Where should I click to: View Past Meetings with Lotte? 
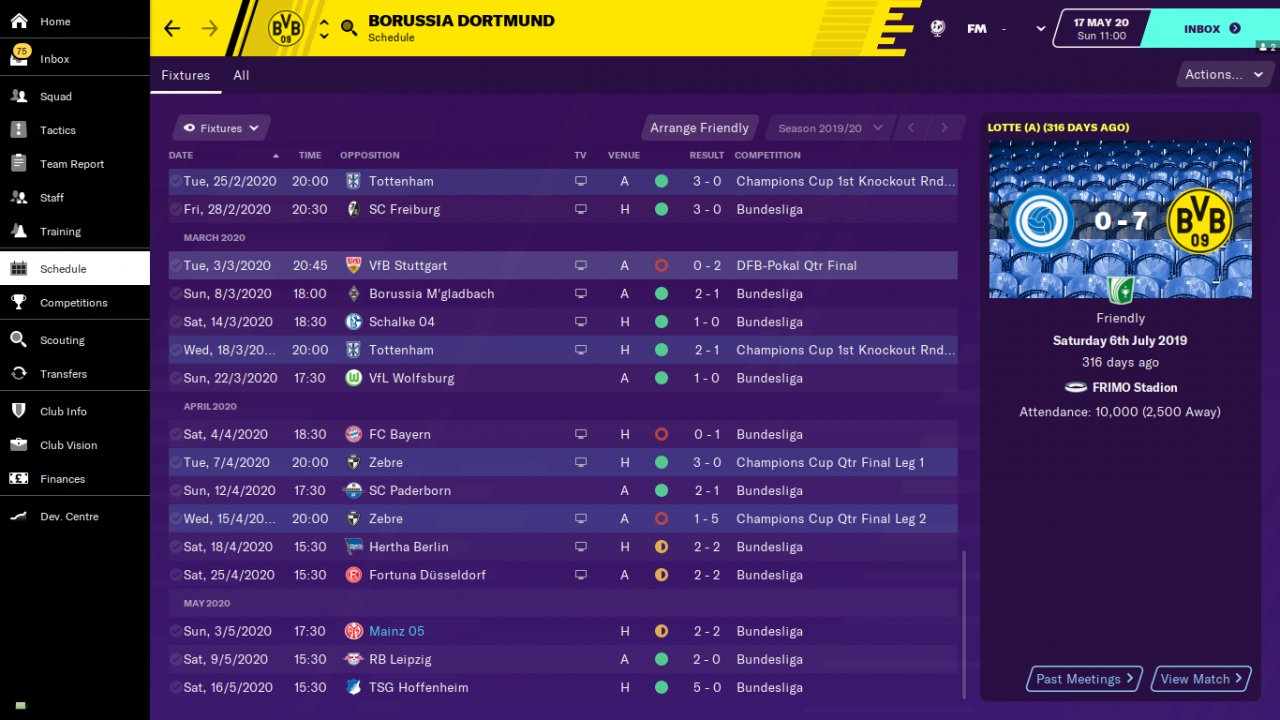coord(1085,679)
